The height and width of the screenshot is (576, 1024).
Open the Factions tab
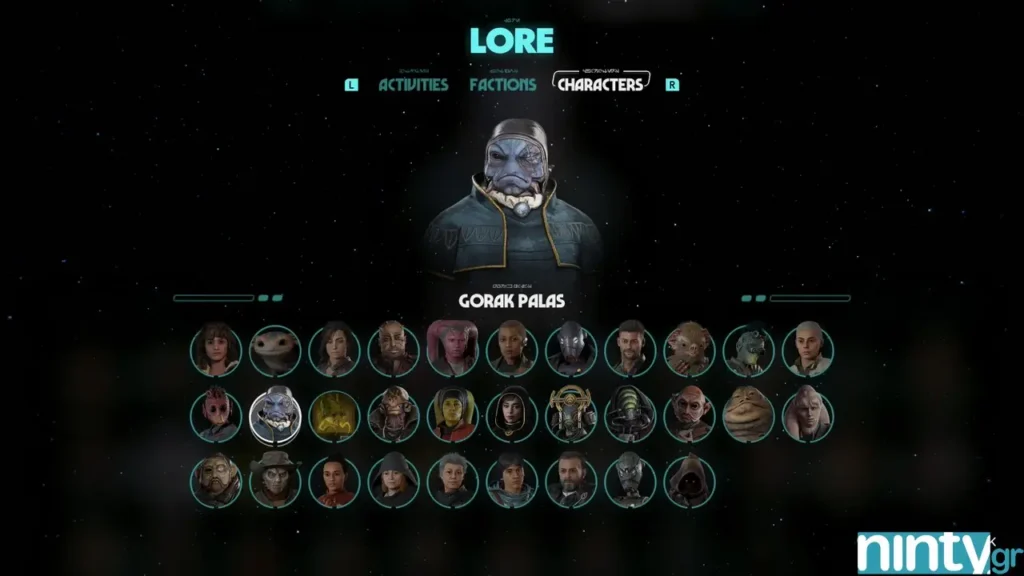(x=502, y=85)
